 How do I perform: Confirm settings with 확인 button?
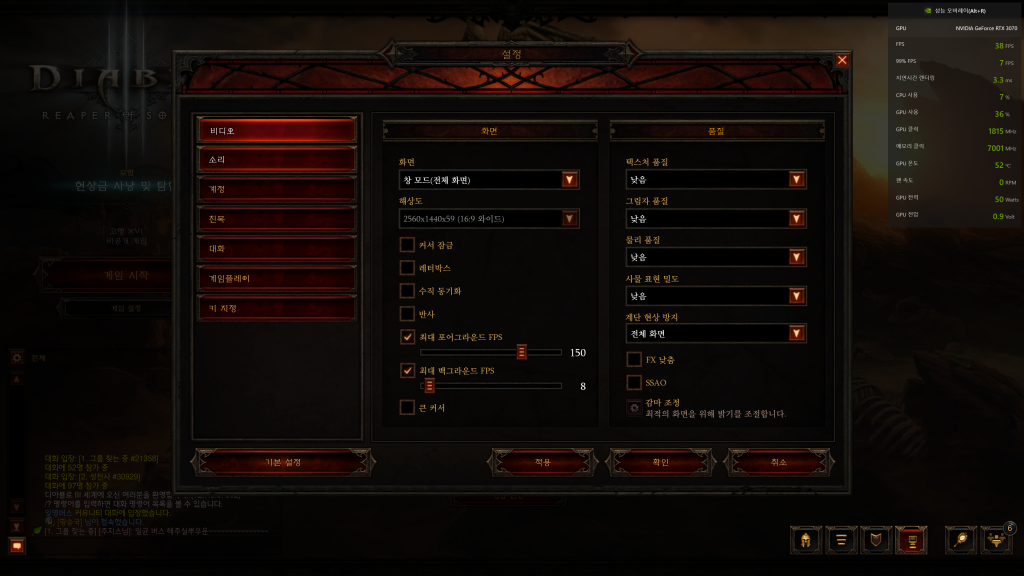coord(660,462)
